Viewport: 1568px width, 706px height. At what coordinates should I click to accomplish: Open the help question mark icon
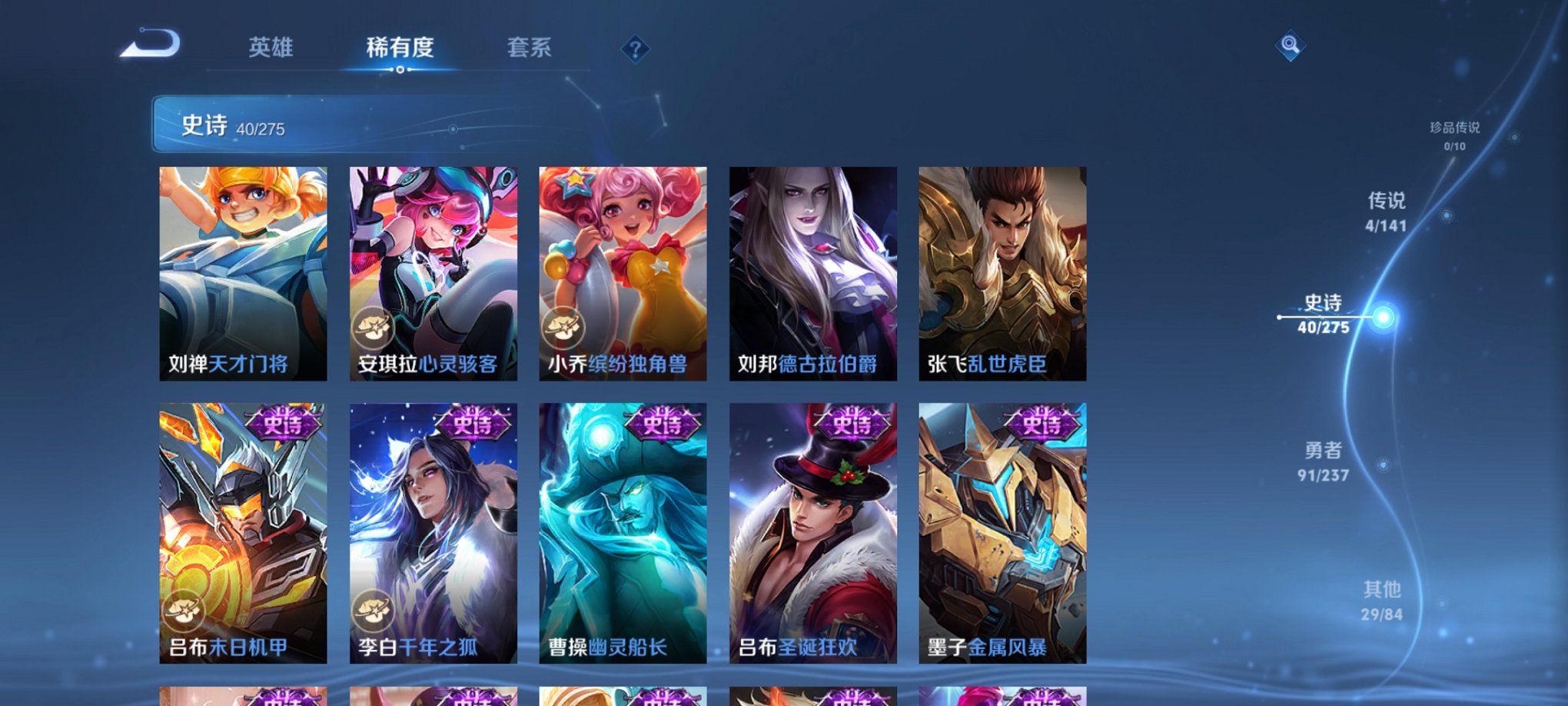click(x=634, y=50)
